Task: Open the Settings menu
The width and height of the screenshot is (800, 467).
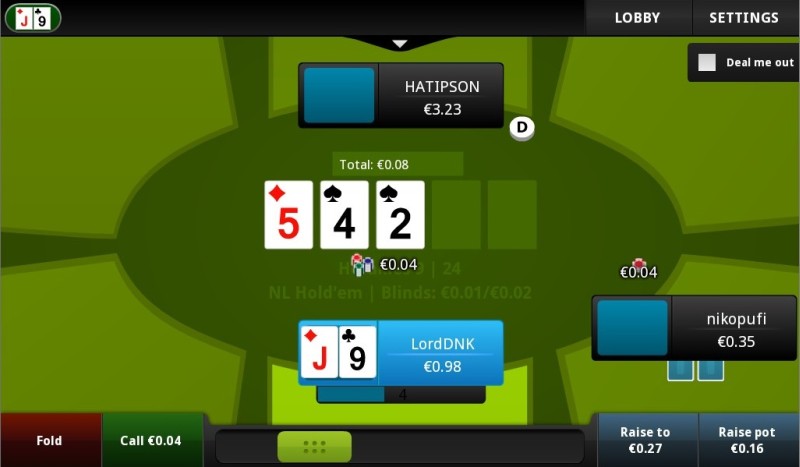Action: click(x=743, y=18)
